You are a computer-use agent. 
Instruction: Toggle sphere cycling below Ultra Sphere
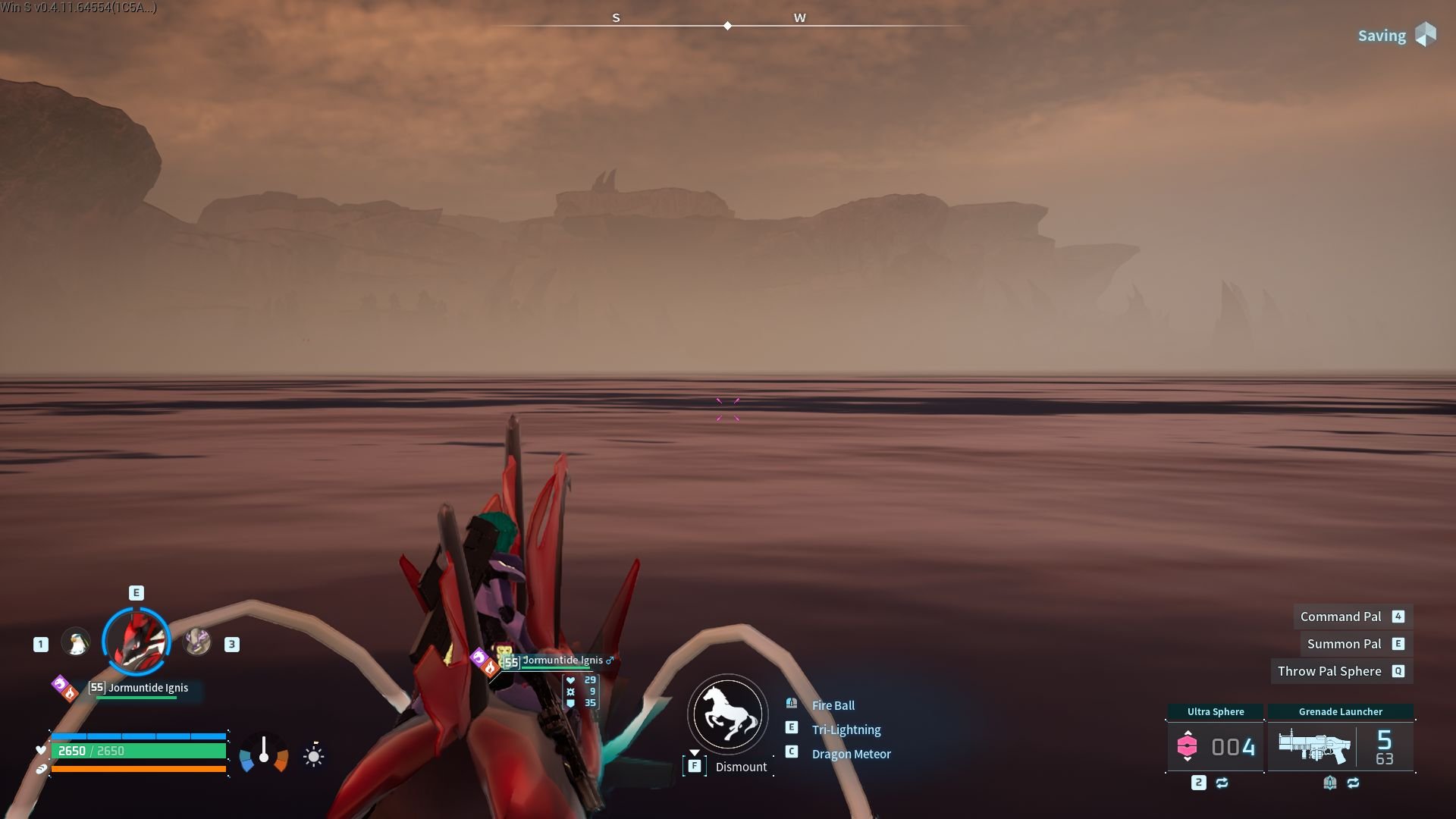click(x=1222, y=784)
